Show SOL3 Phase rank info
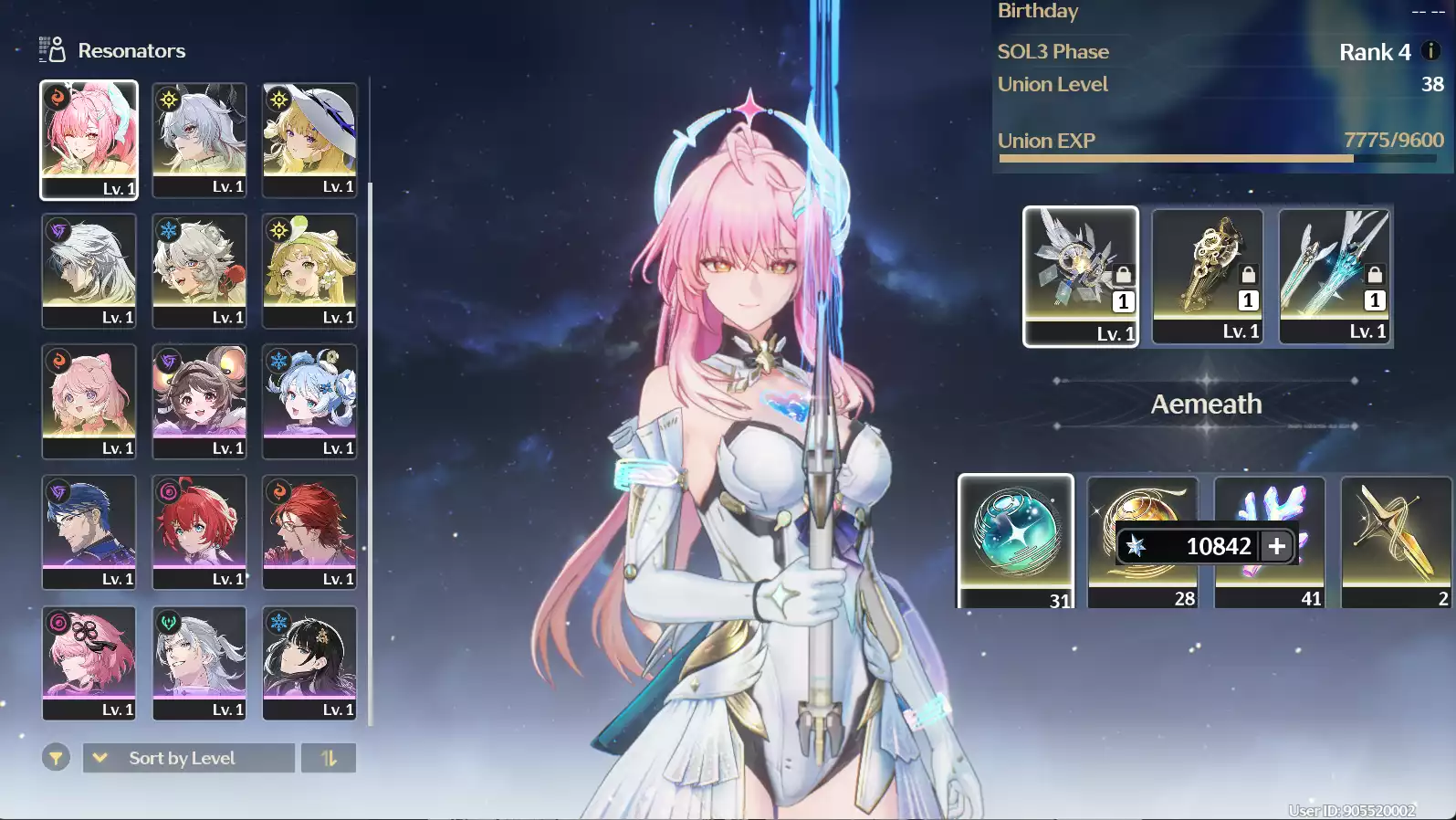The image size is (1456, 820). pos(1431,51)
